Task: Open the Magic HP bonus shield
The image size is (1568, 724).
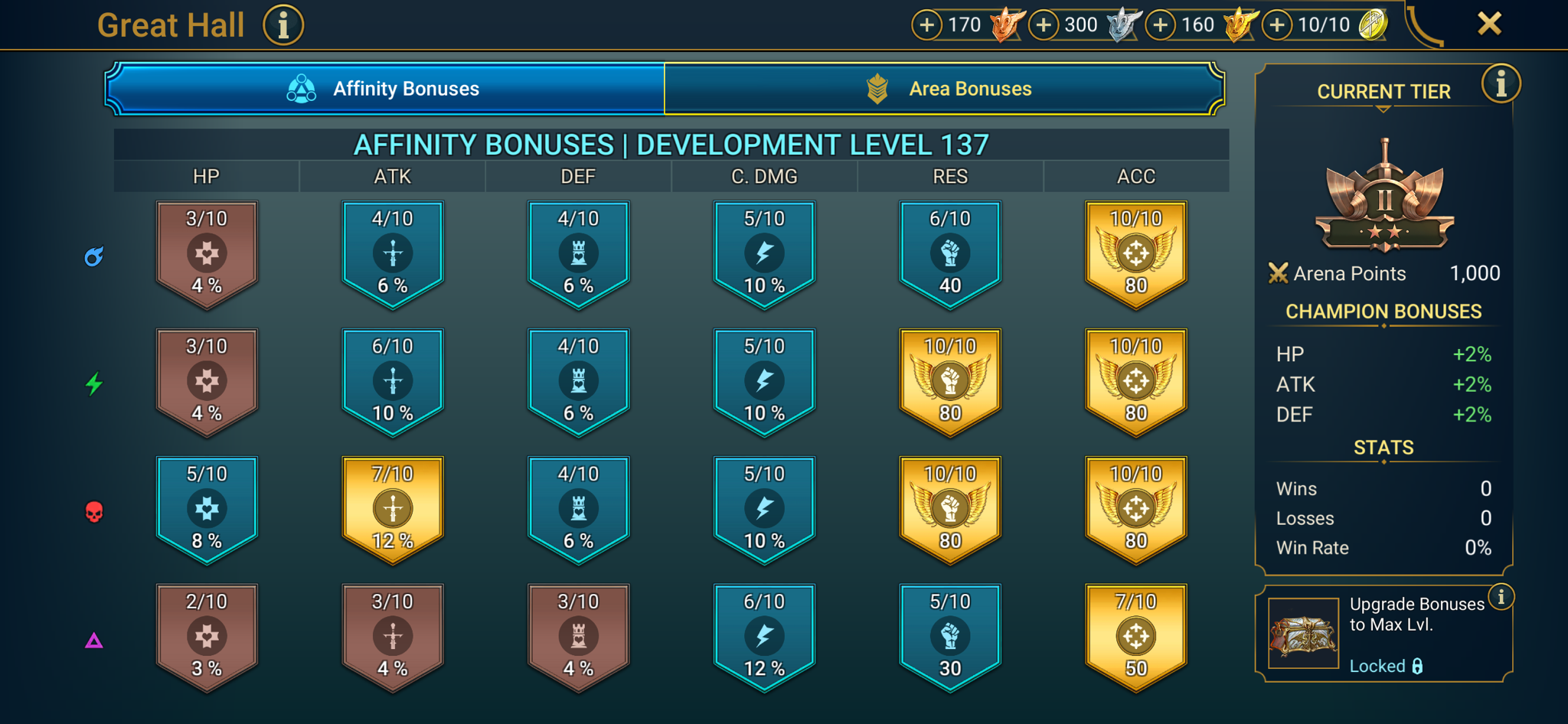Action: [x=207, y=253]
